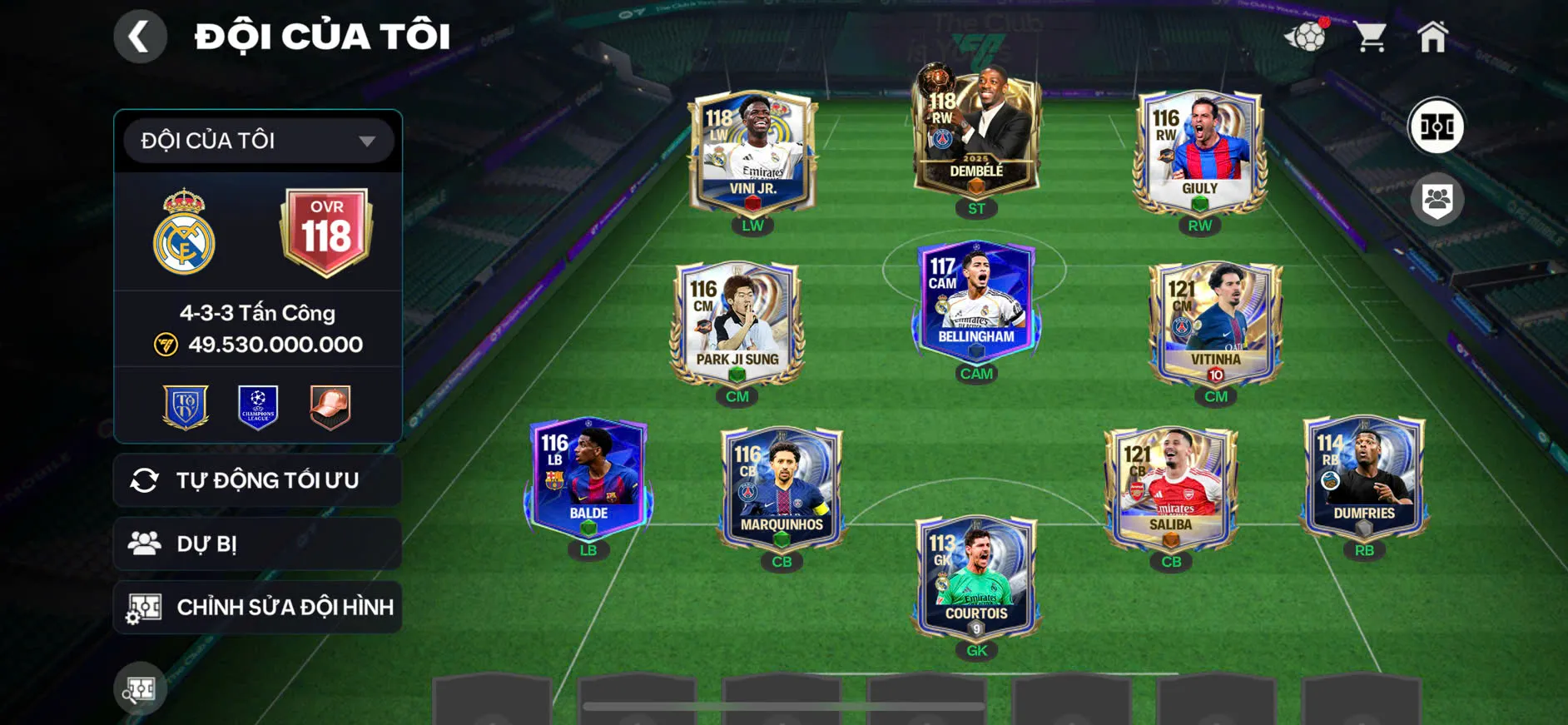Click CHỈNH SỬA ĐỘI HÌNH option

257,607
